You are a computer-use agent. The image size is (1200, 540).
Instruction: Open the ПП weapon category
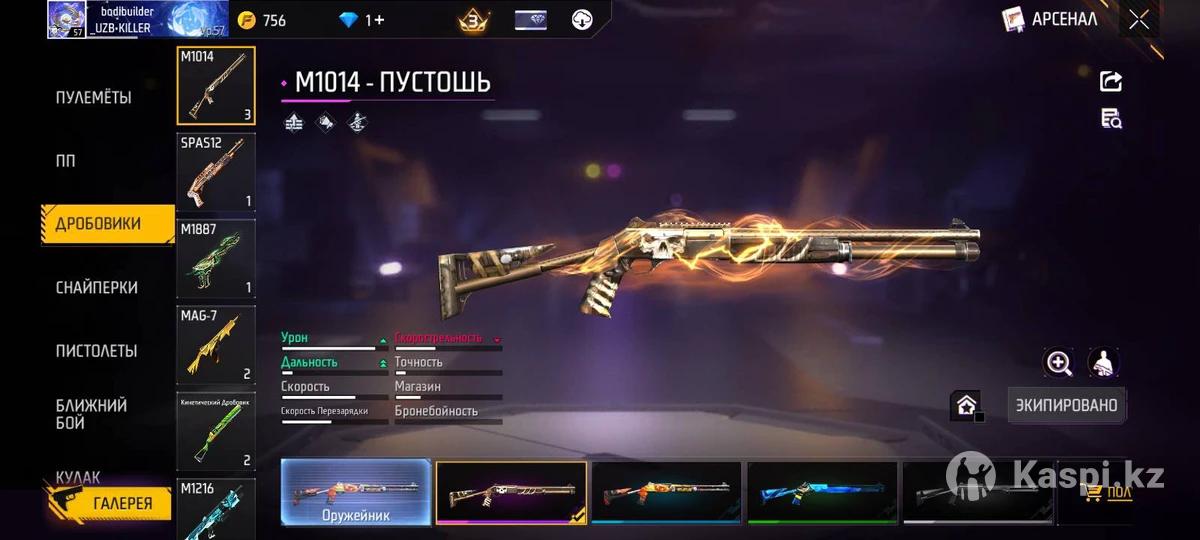click(66, 160)
